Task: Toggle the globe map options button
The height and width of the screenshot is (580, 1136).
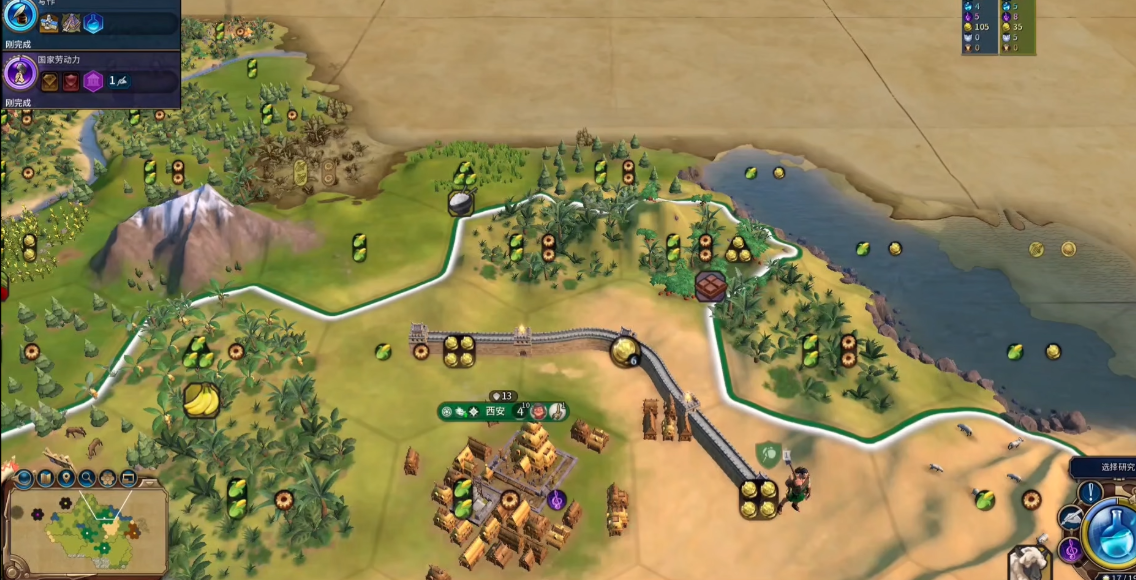Action: (x=25, y=479)
